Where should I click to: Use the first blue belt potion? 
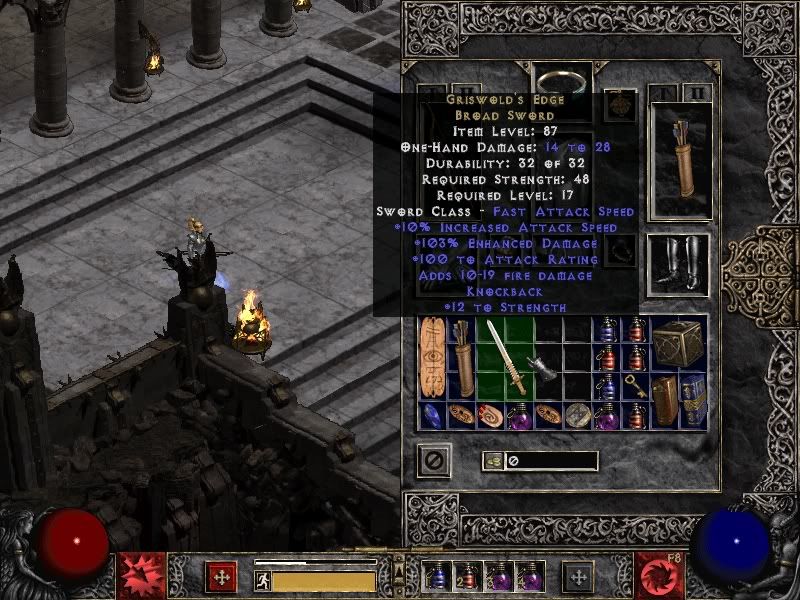[x=437, y=576]
